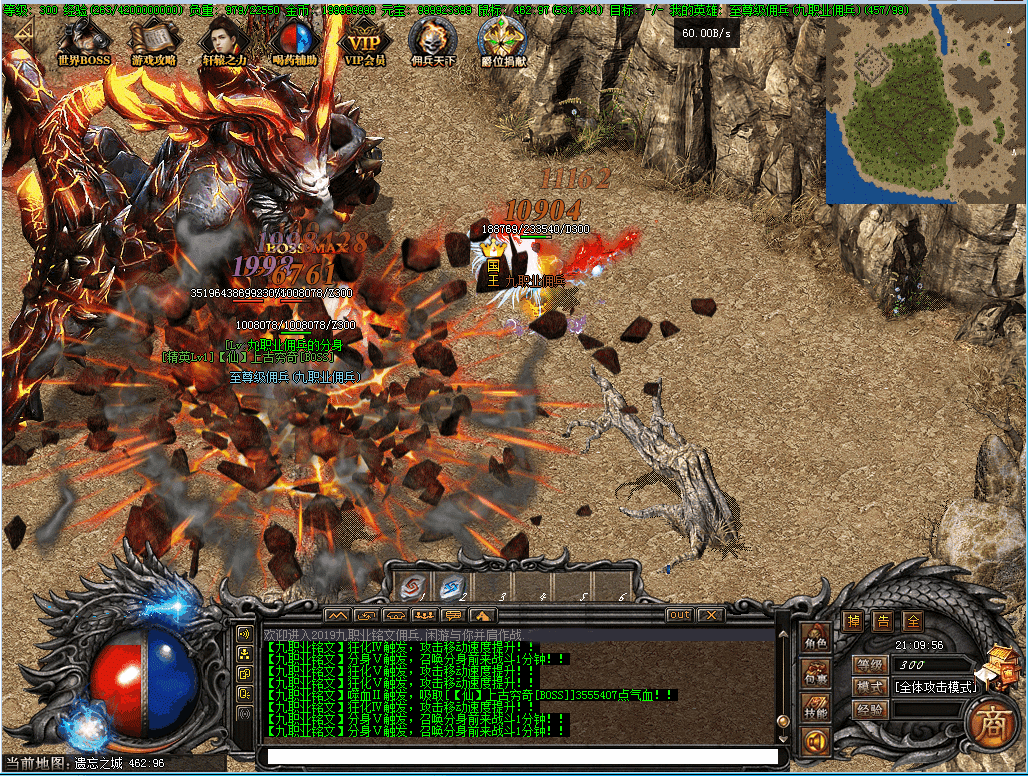1028x776 pixels.
Task: Click the 'out' button above chat
Action: click(x=680, y=615)
